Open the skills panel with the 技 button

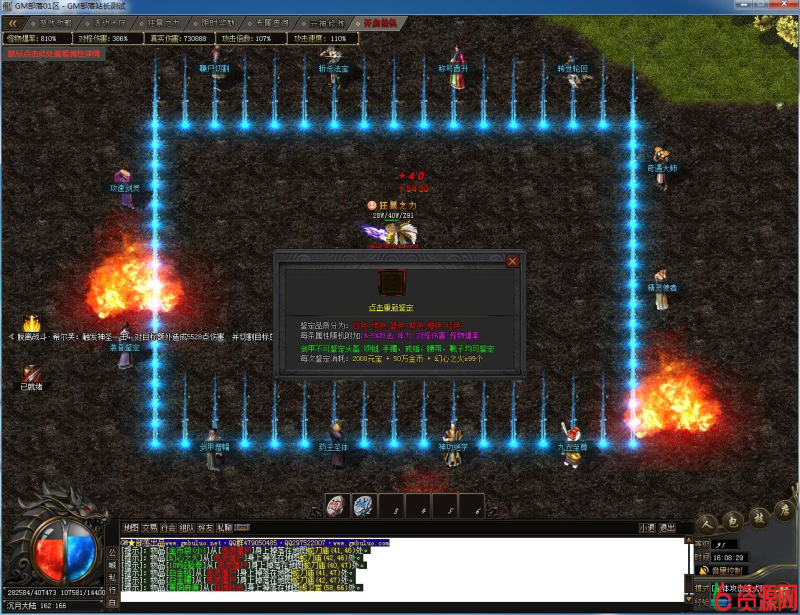tap(759, 517)
